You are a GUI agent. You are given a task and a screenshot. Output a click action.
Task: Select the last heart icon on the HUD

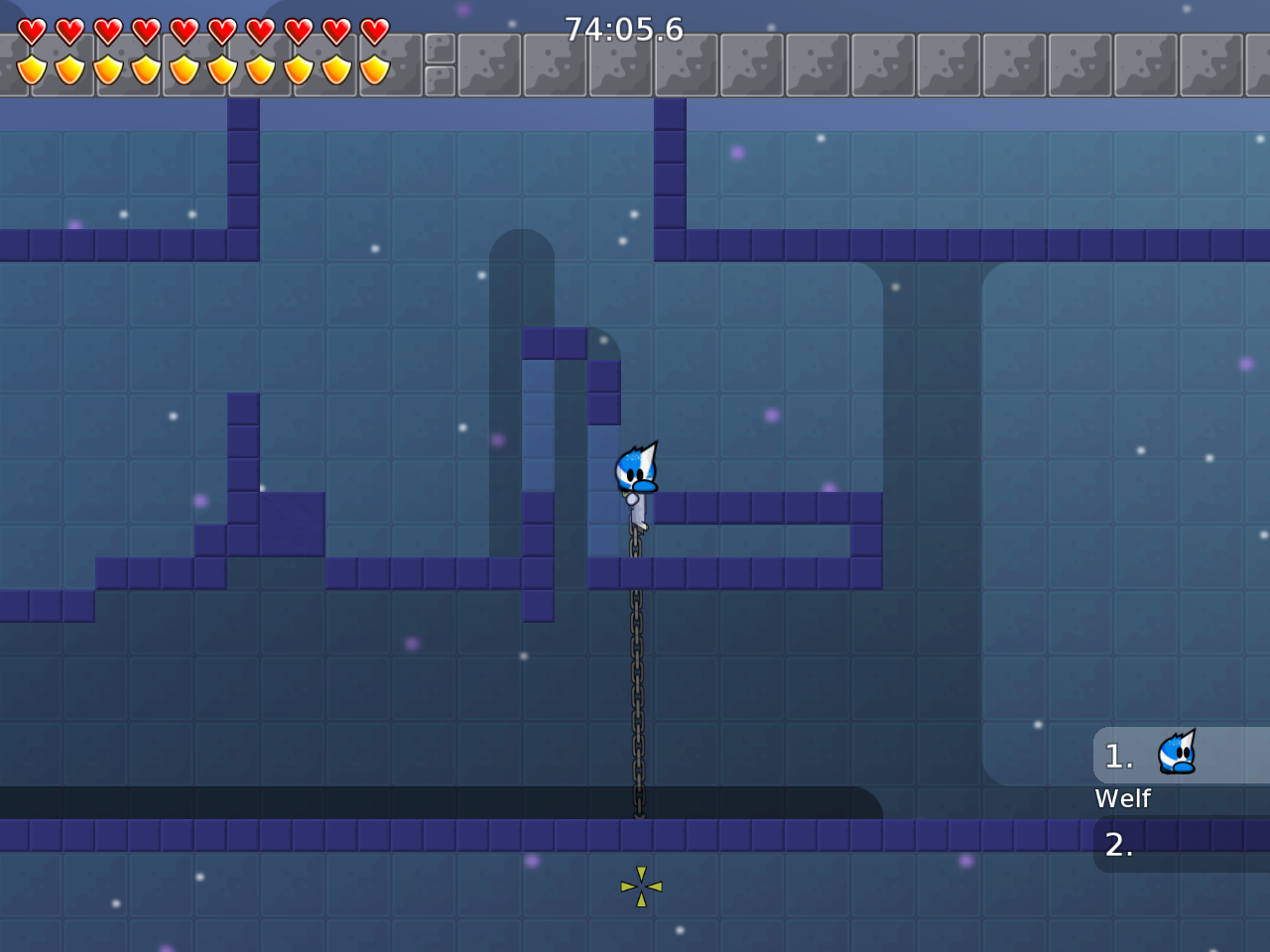[x=372, y=30]
